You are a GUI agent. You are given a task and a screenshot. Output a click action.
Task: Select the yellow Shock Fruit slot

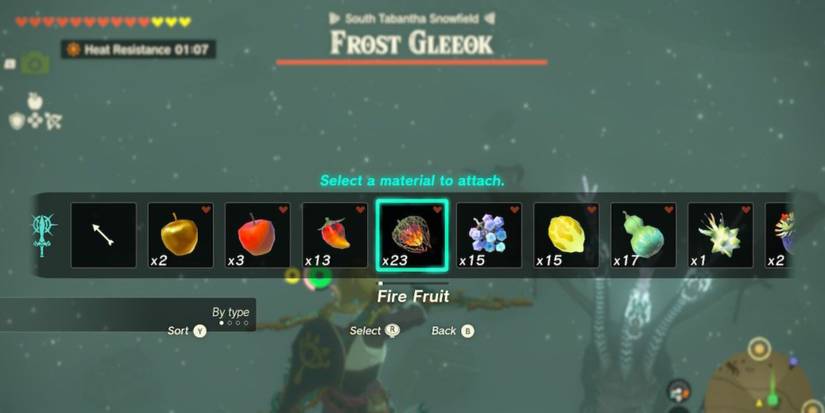coord(566,235)
